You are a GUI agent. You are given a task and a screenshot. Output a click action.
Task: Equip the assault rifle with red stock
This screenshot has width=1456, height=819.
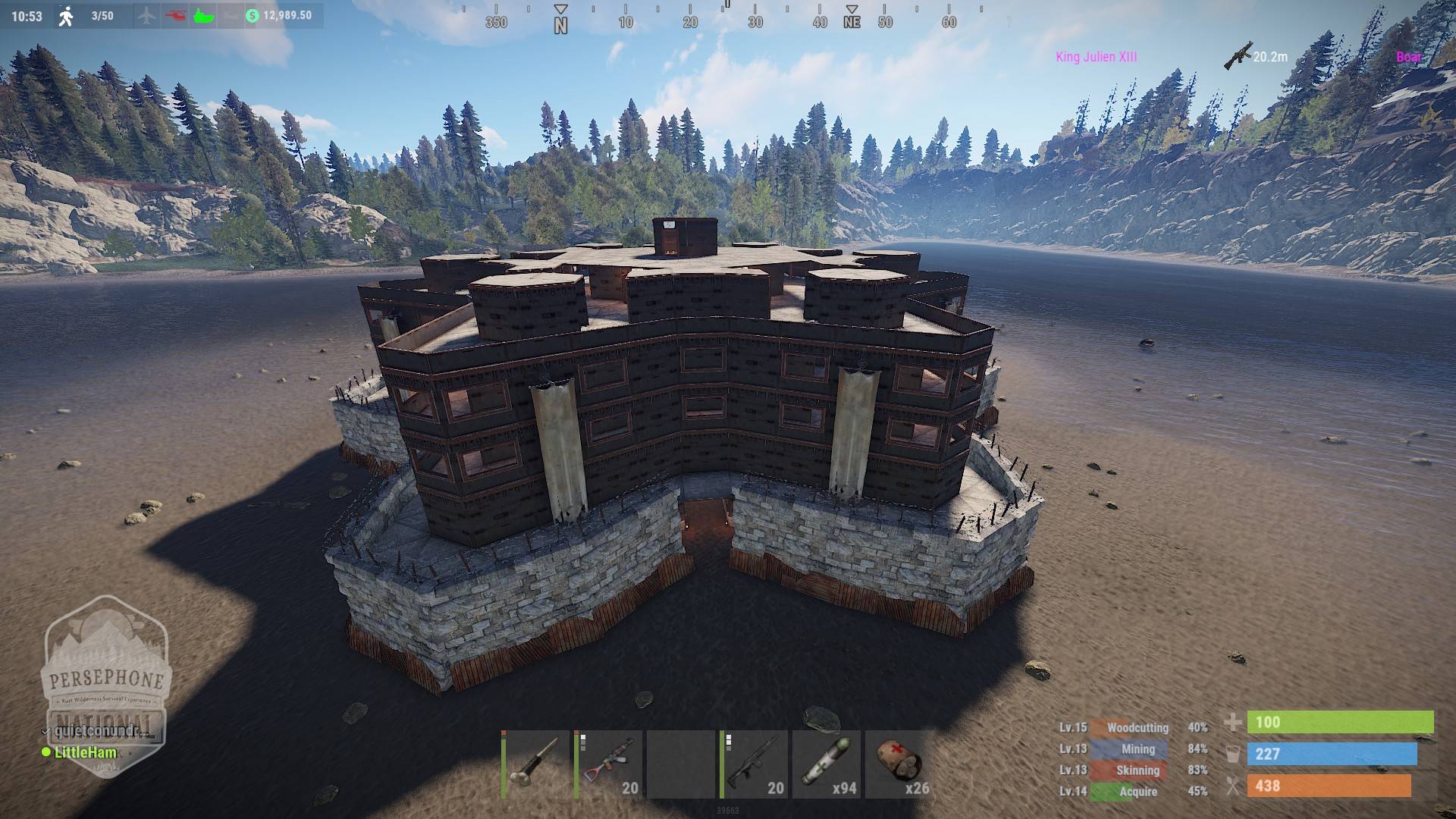(608, 764)
